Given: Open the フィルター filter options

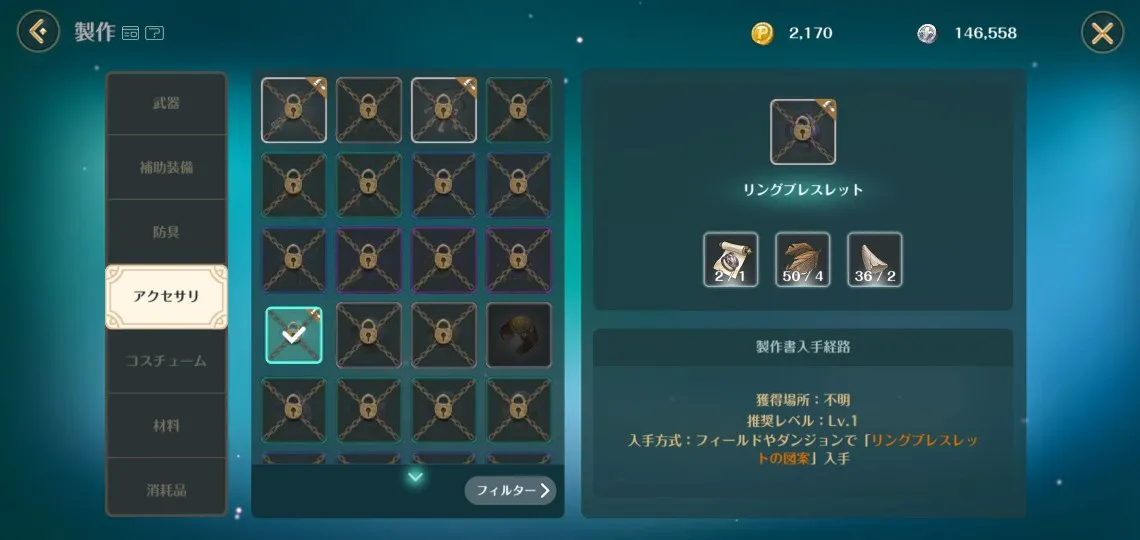Looking at the screenshot, I should [510, 490].
